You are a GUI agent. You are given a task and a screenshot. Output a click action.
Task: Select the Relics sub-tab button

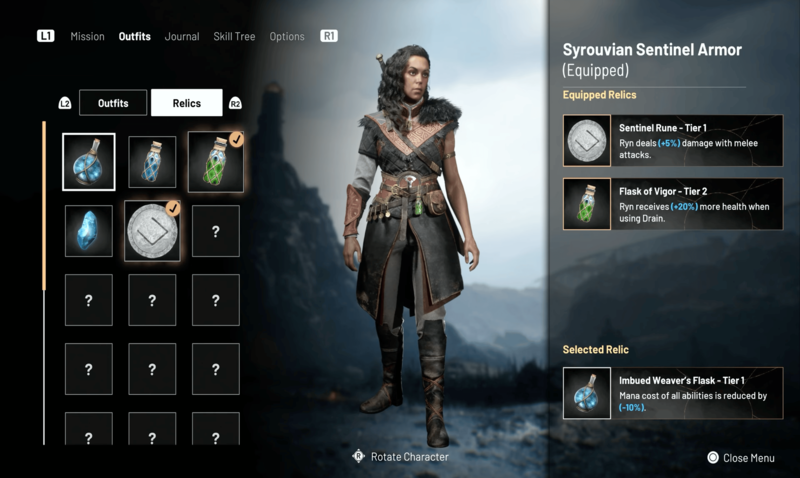(186, 103)
